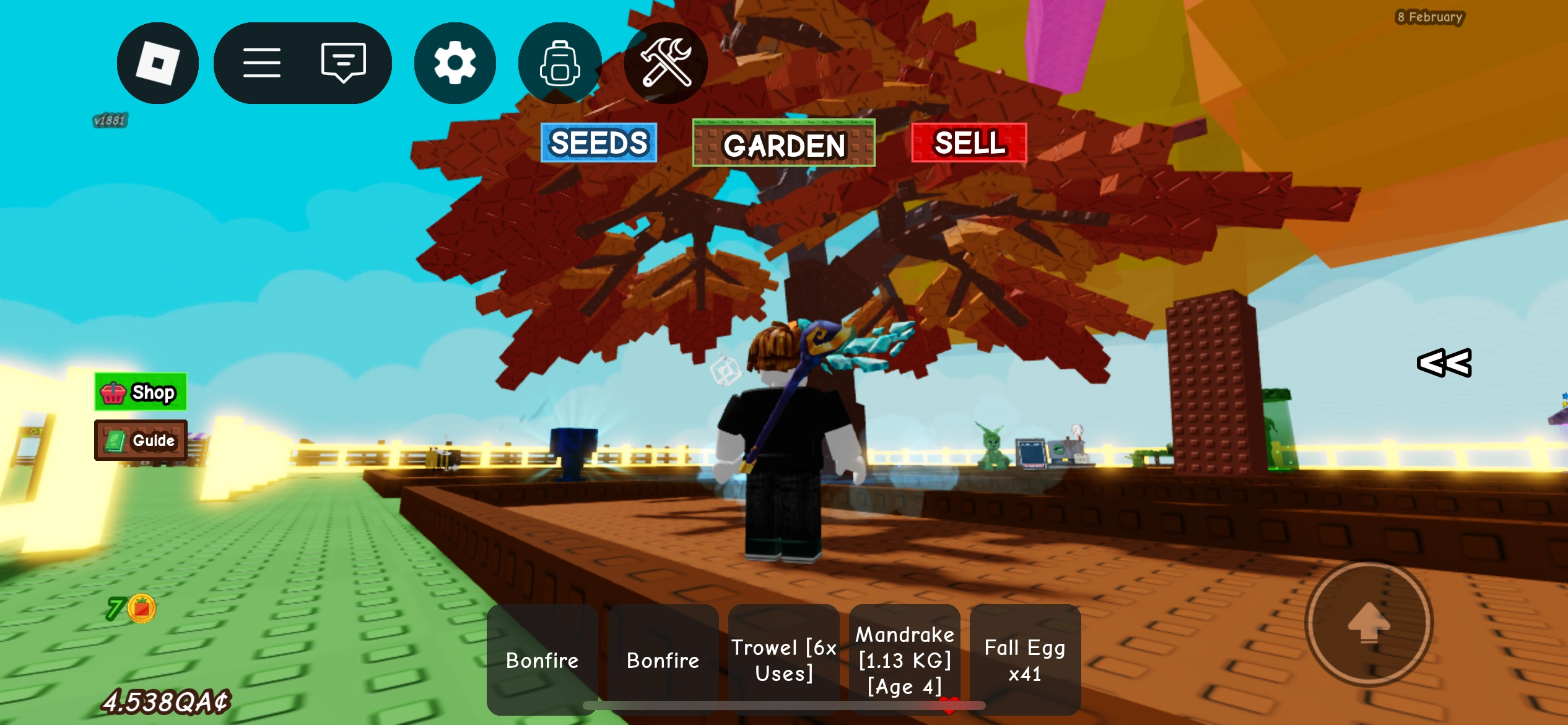Click the 8 February date label
Image resolution: width=1568 pixels, height=725 pixels.
click(x=1432, y=17)
